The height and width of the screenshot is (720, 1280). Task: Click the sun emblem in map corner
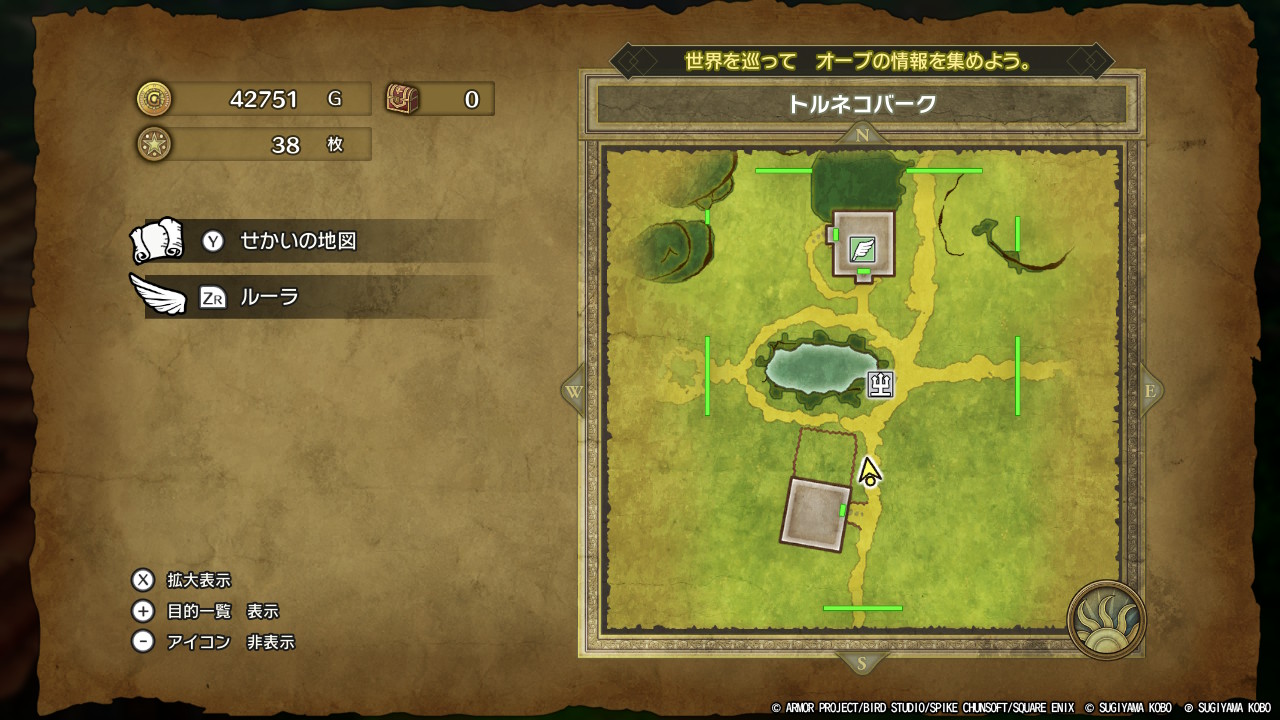tap(1105, 618)
